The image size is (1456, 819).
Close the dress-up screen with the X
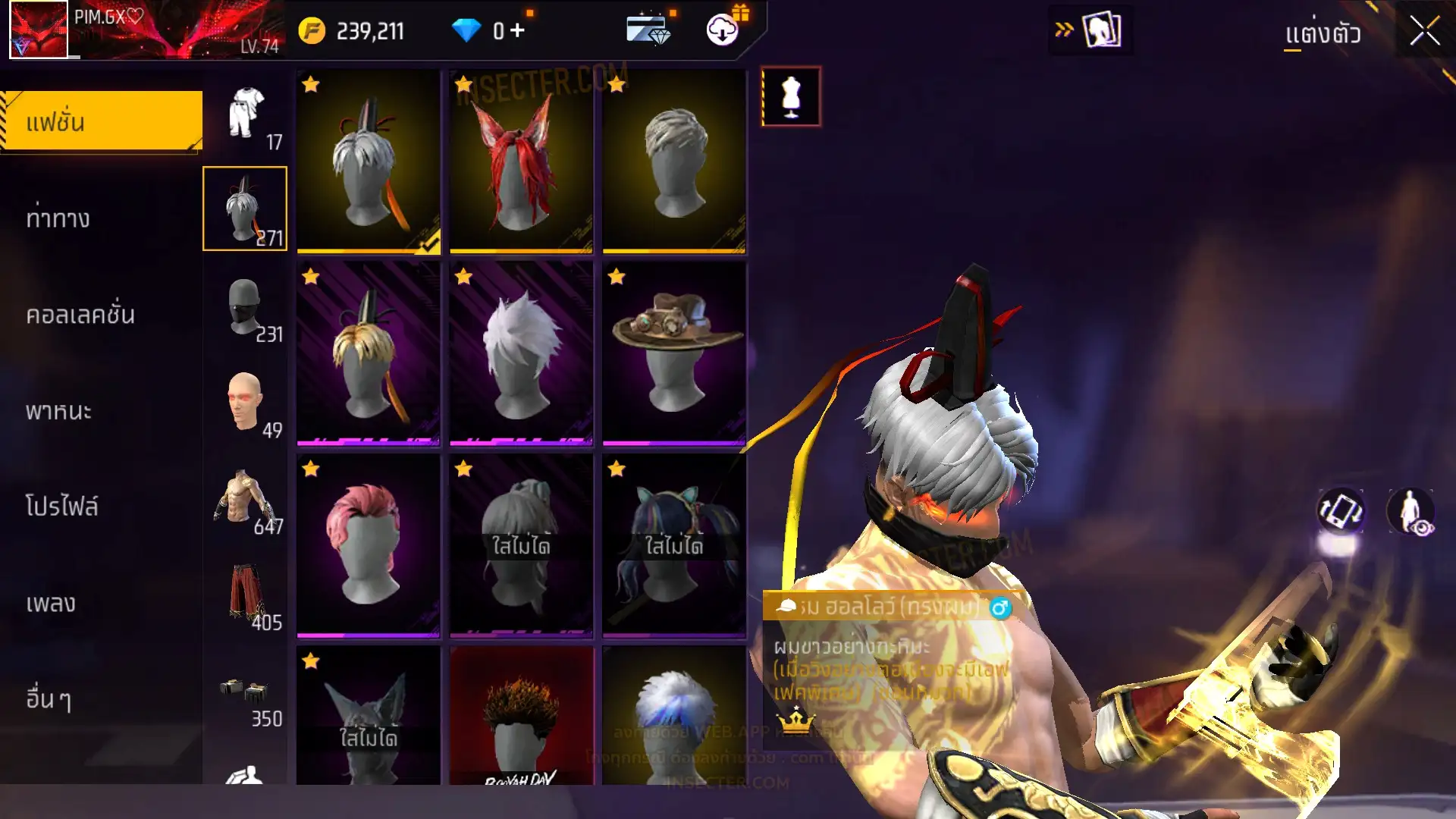click(x=1424, y=32)
